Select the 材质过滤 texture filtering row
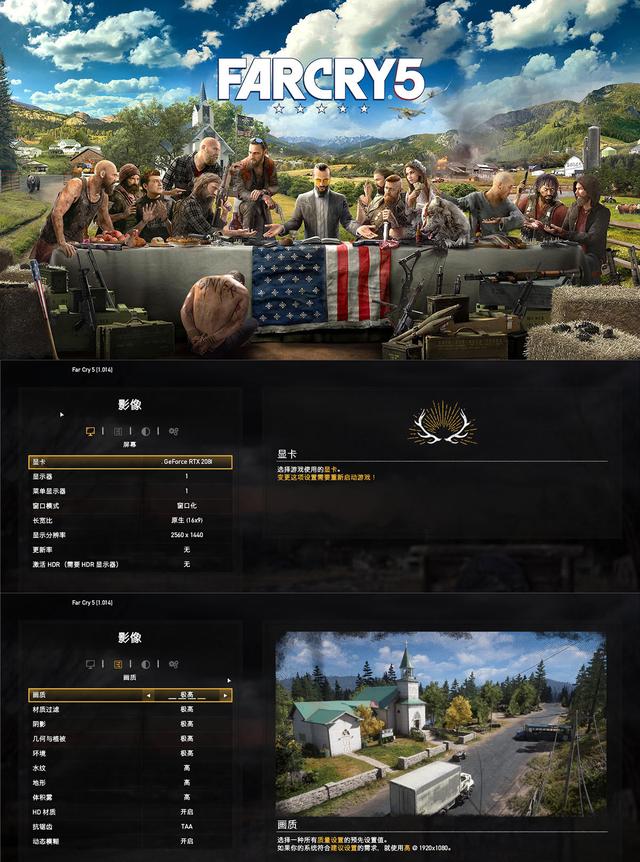Image resolution: width=640 pixels, height=862 pixels. 131,709
